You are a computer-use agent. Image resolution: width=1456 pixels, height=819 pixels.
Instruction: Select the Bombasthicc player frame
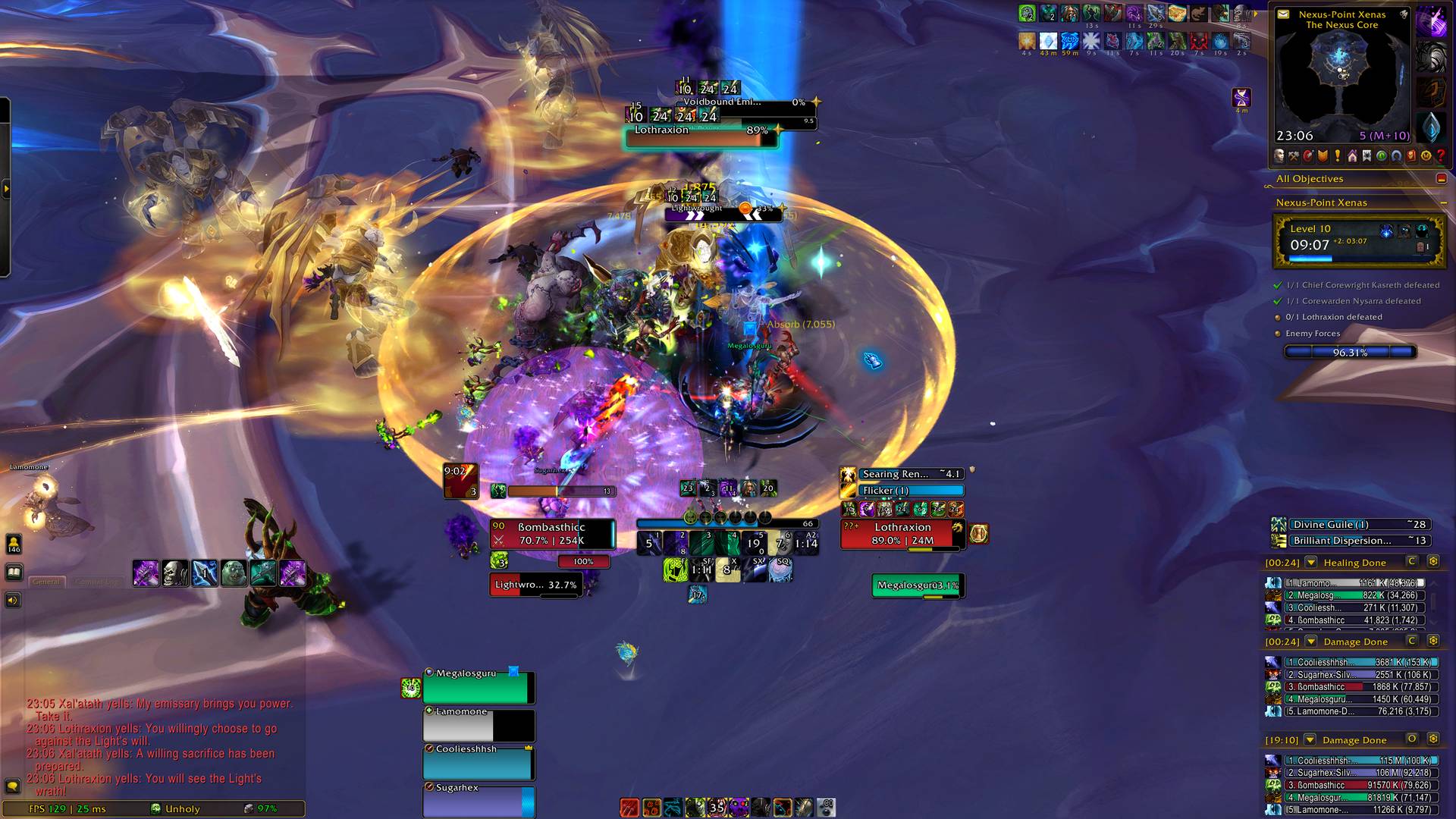coord(551,534)
